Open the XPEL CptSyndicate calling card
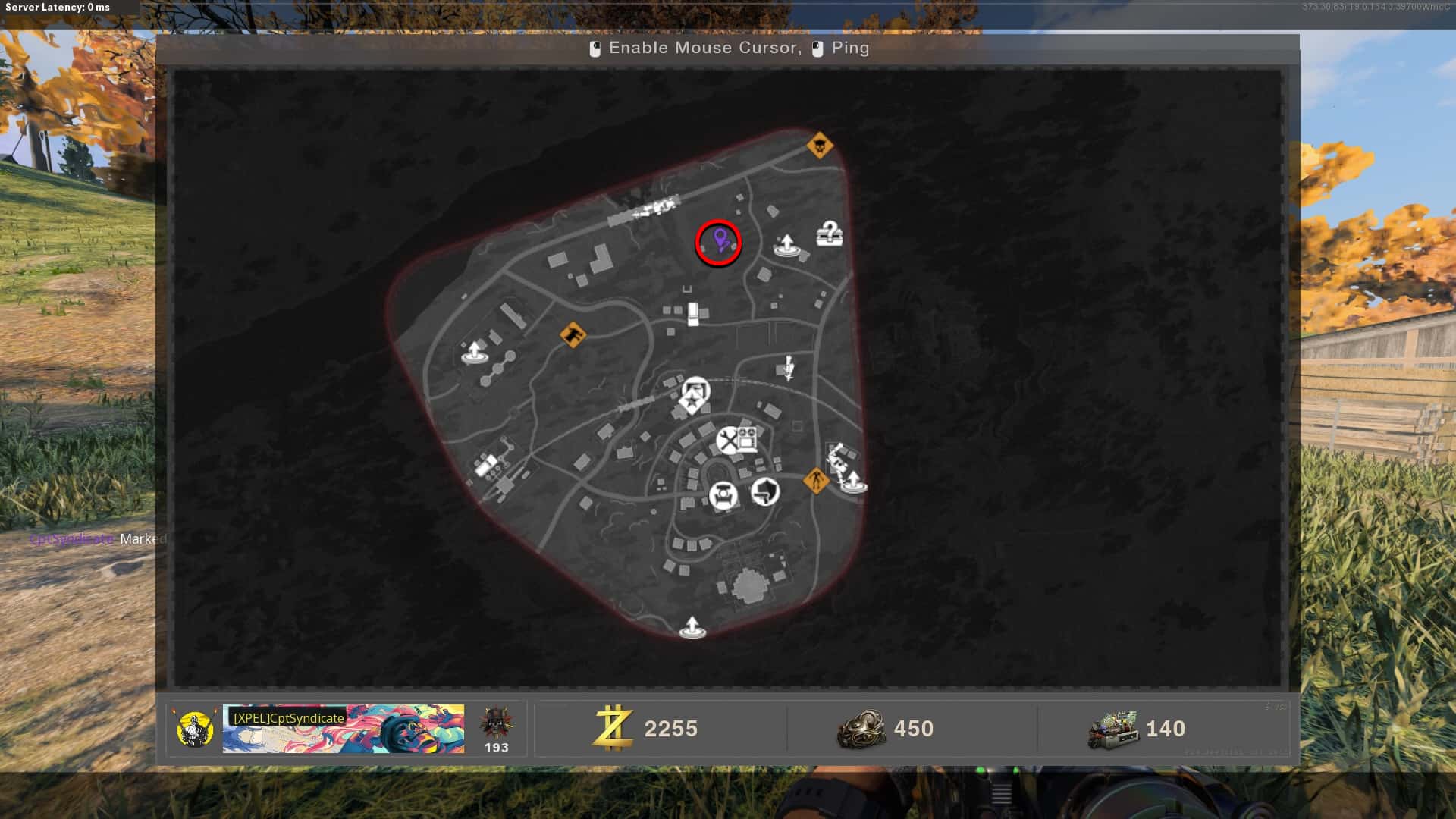The height and width of the screenshot is (819, 1456). point(343,729)
